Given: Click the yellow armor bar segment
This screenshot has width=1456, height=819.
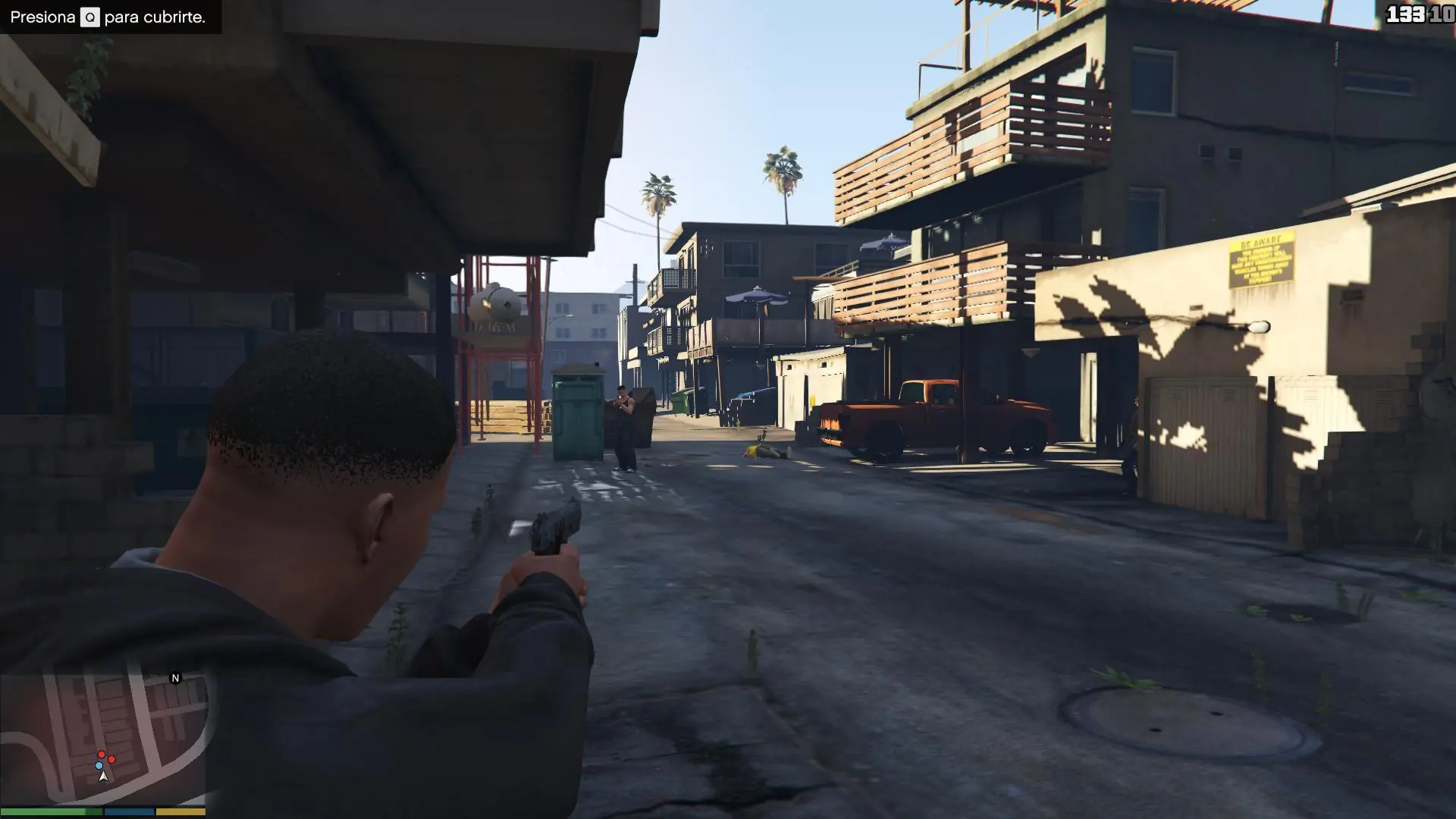Looking at the screenshot, I should 180,811.
